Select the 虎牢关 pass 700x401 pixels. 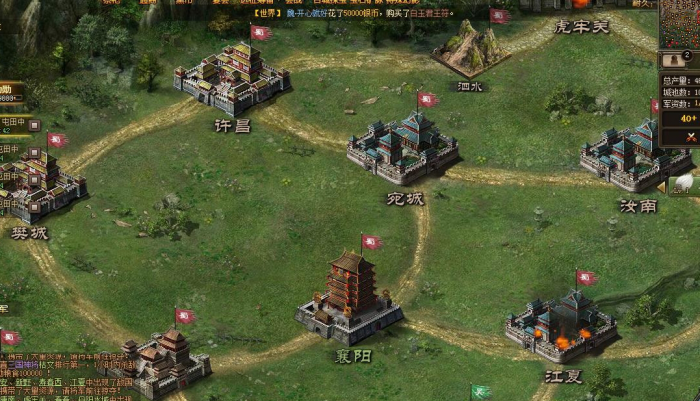click(x=581, y=26)
